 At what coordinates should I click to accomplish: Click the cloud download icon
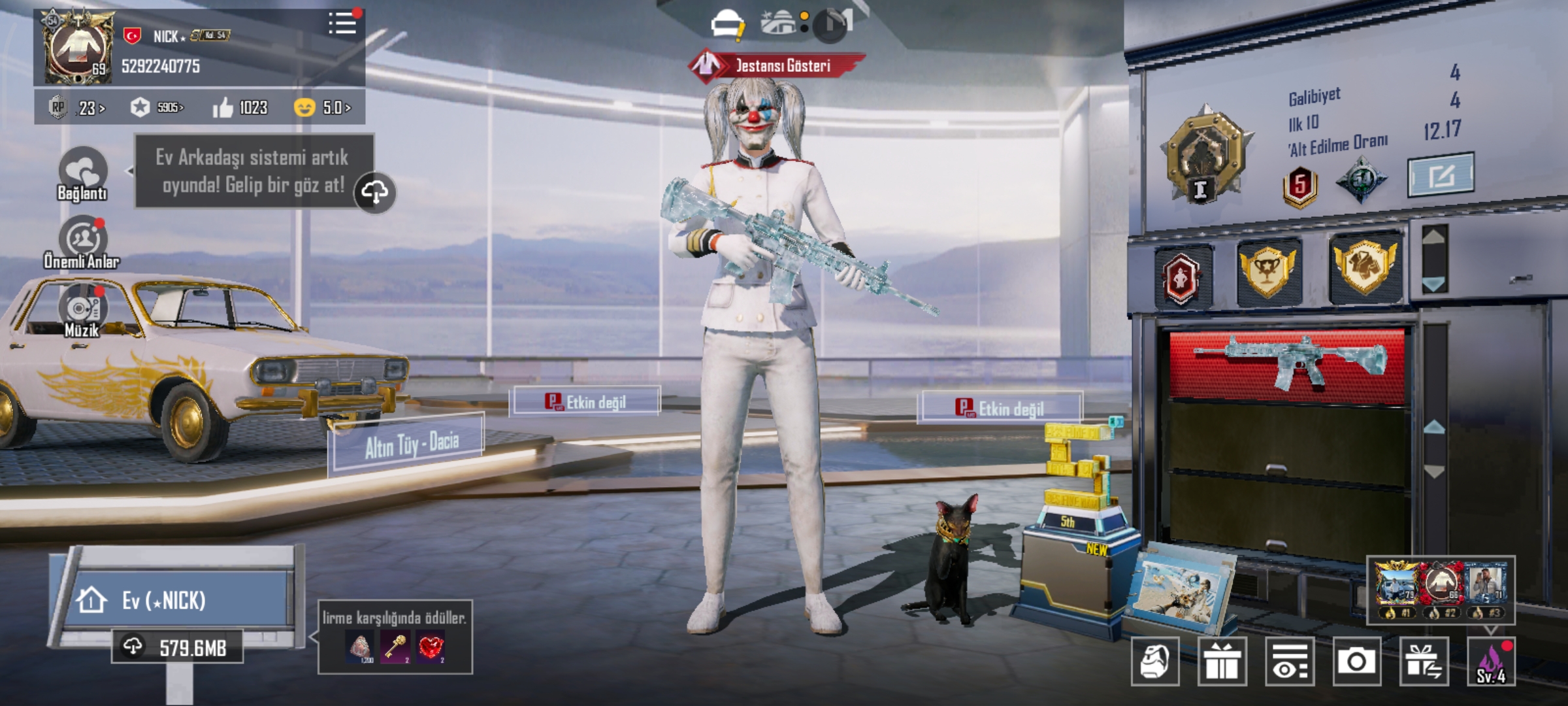point(375,192)
